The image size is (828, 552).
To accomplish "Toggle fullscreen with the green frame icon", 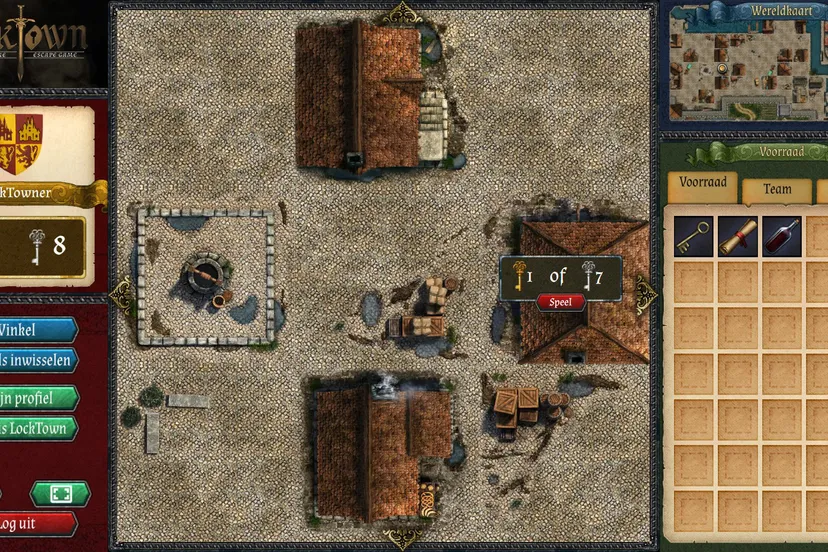I will point(60,494).
